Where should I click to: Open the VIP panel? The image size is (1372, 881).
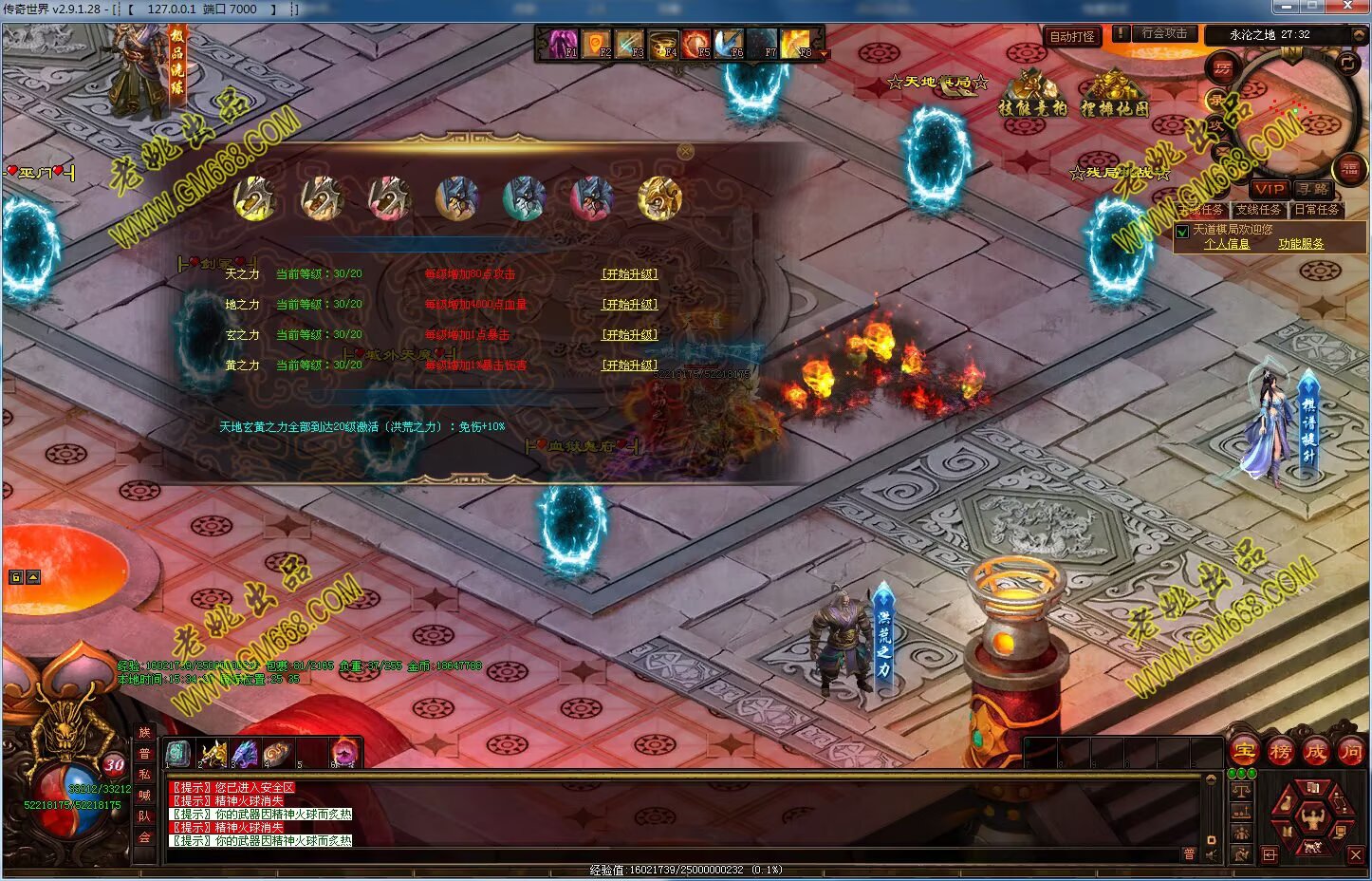click(1270, 189)
